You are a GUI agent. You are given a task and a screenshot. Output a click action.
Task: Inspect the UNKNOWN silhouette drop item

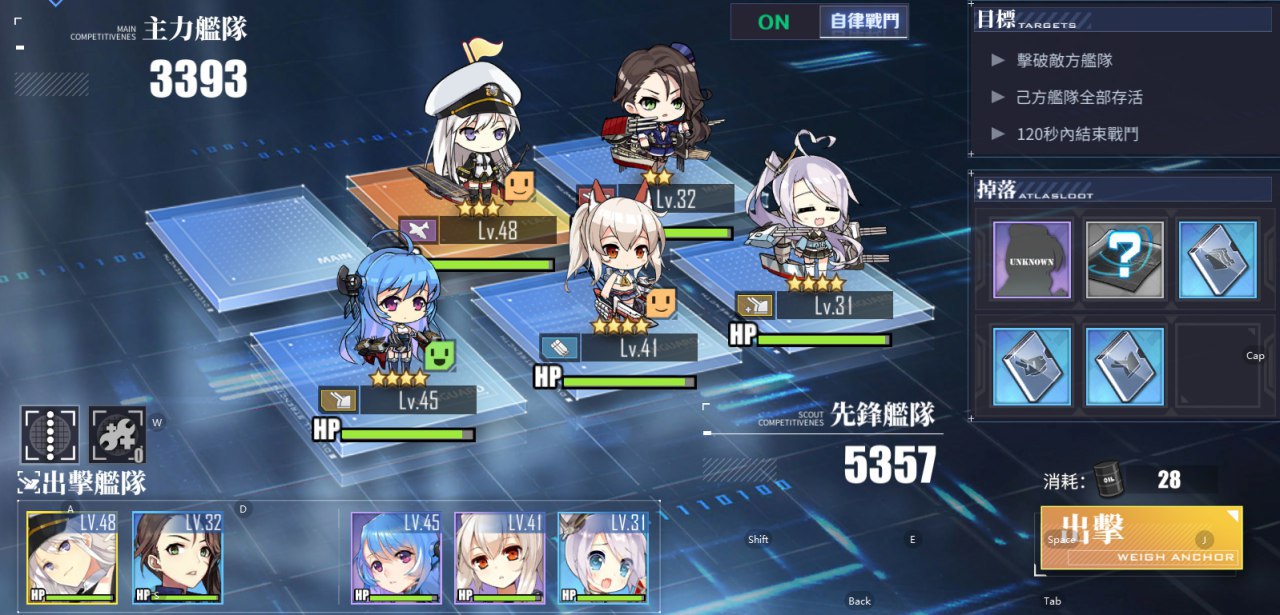[1033, 259]
